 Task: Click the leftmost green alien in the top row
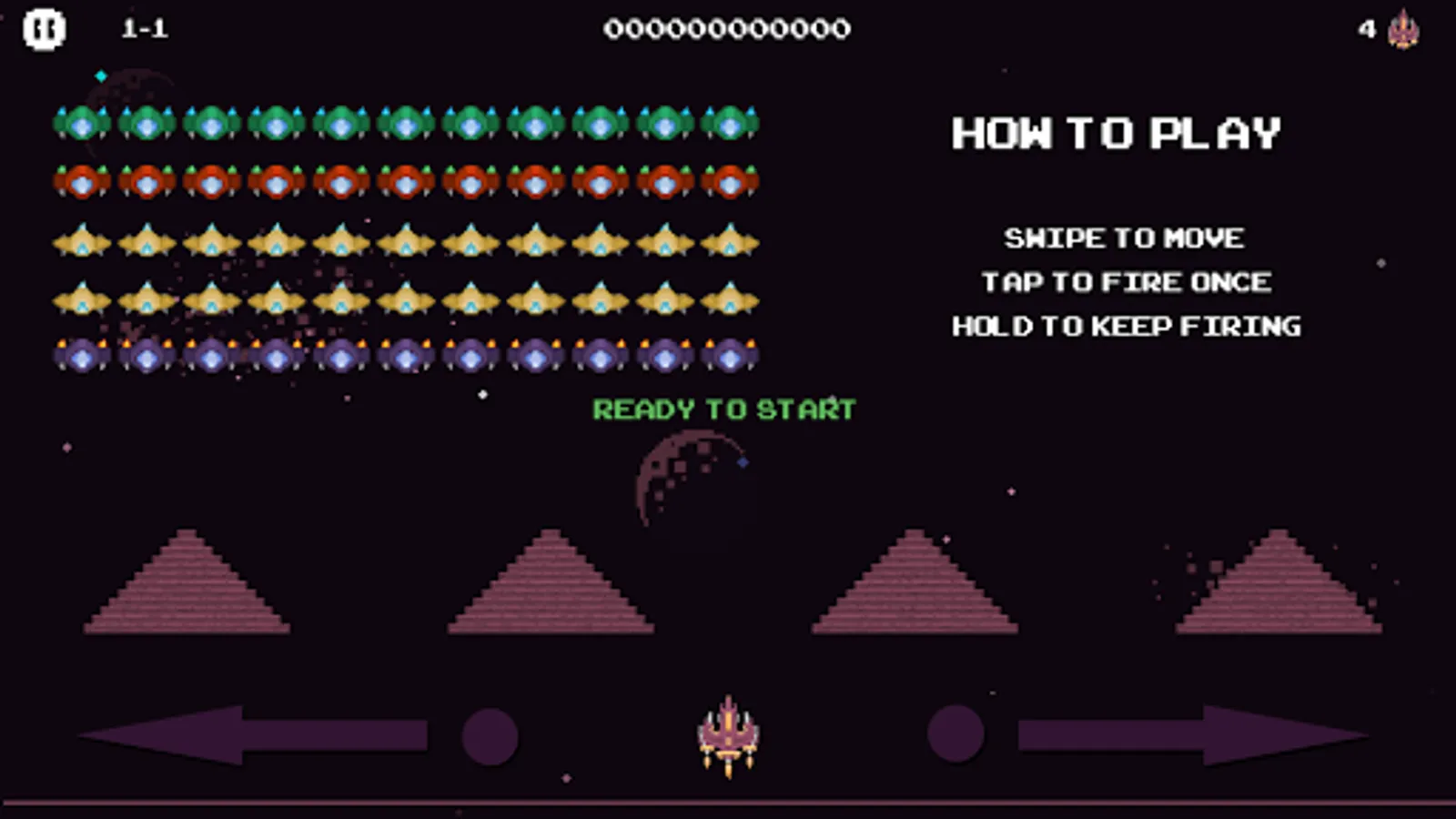[83, 122]
